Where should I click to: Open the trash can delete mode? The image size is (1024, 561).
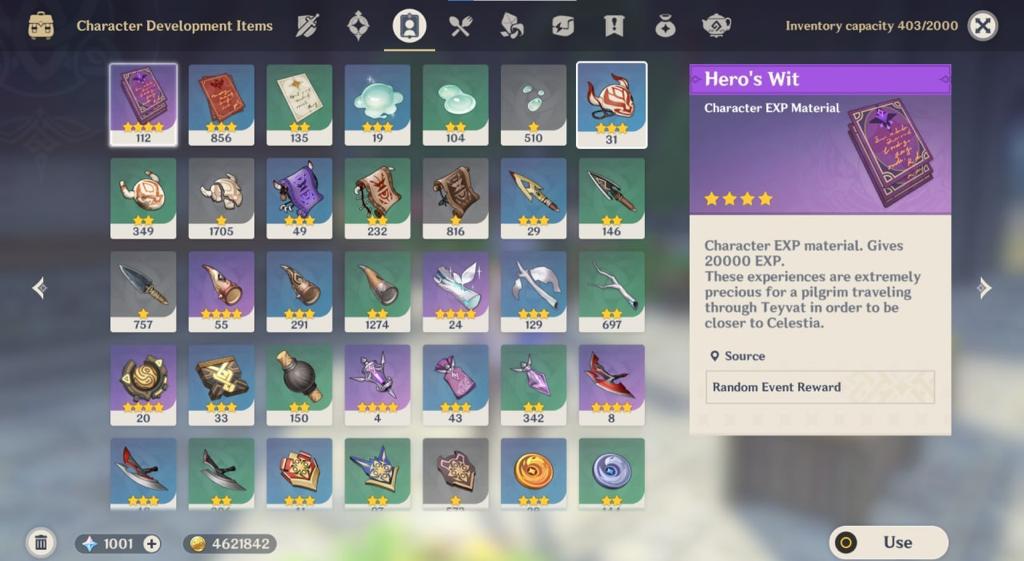41,543
